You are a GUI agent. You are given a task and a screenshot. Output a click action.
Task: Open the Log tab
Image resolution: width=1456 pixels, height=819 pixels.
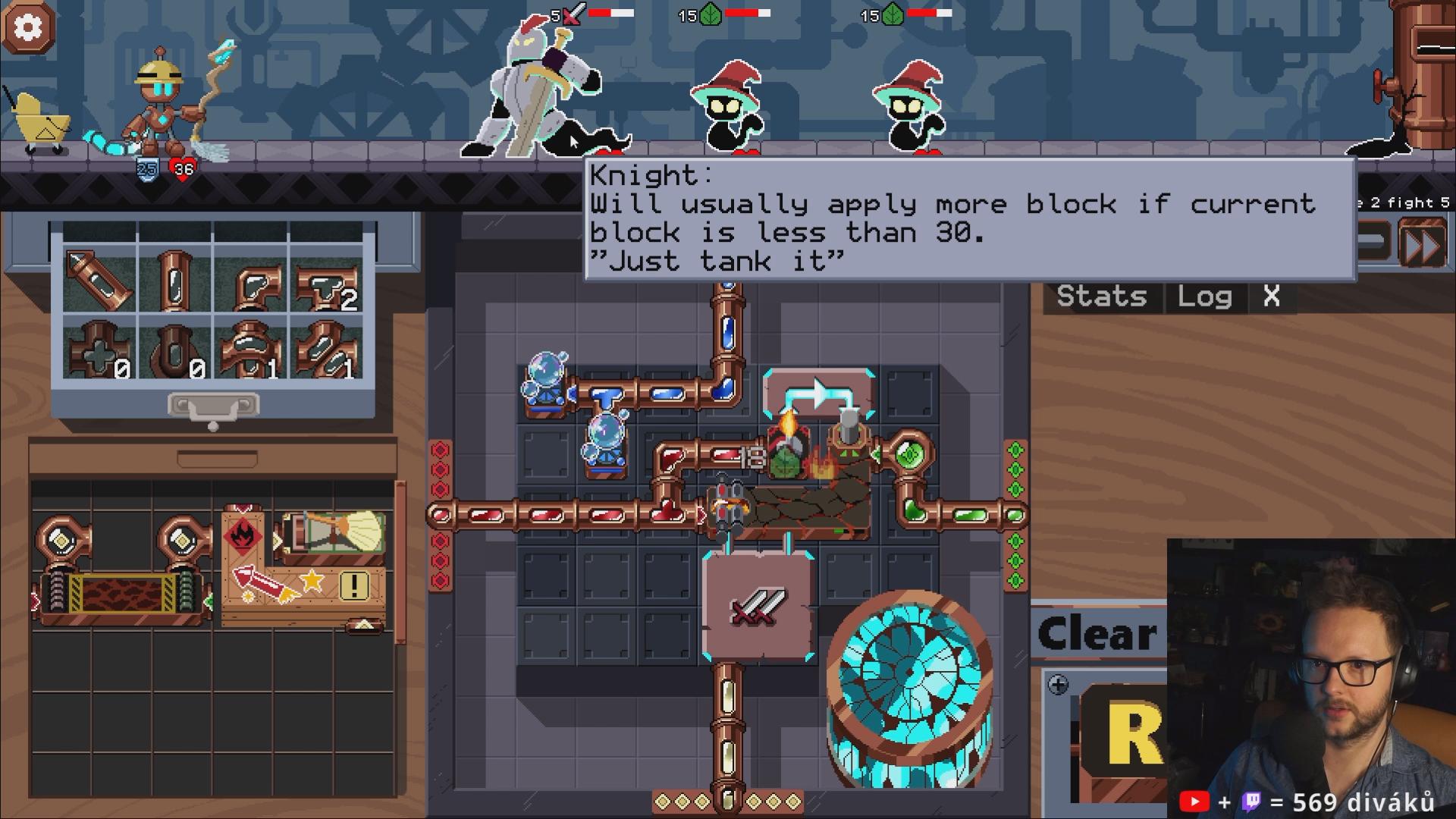(x=1204, y=297)
